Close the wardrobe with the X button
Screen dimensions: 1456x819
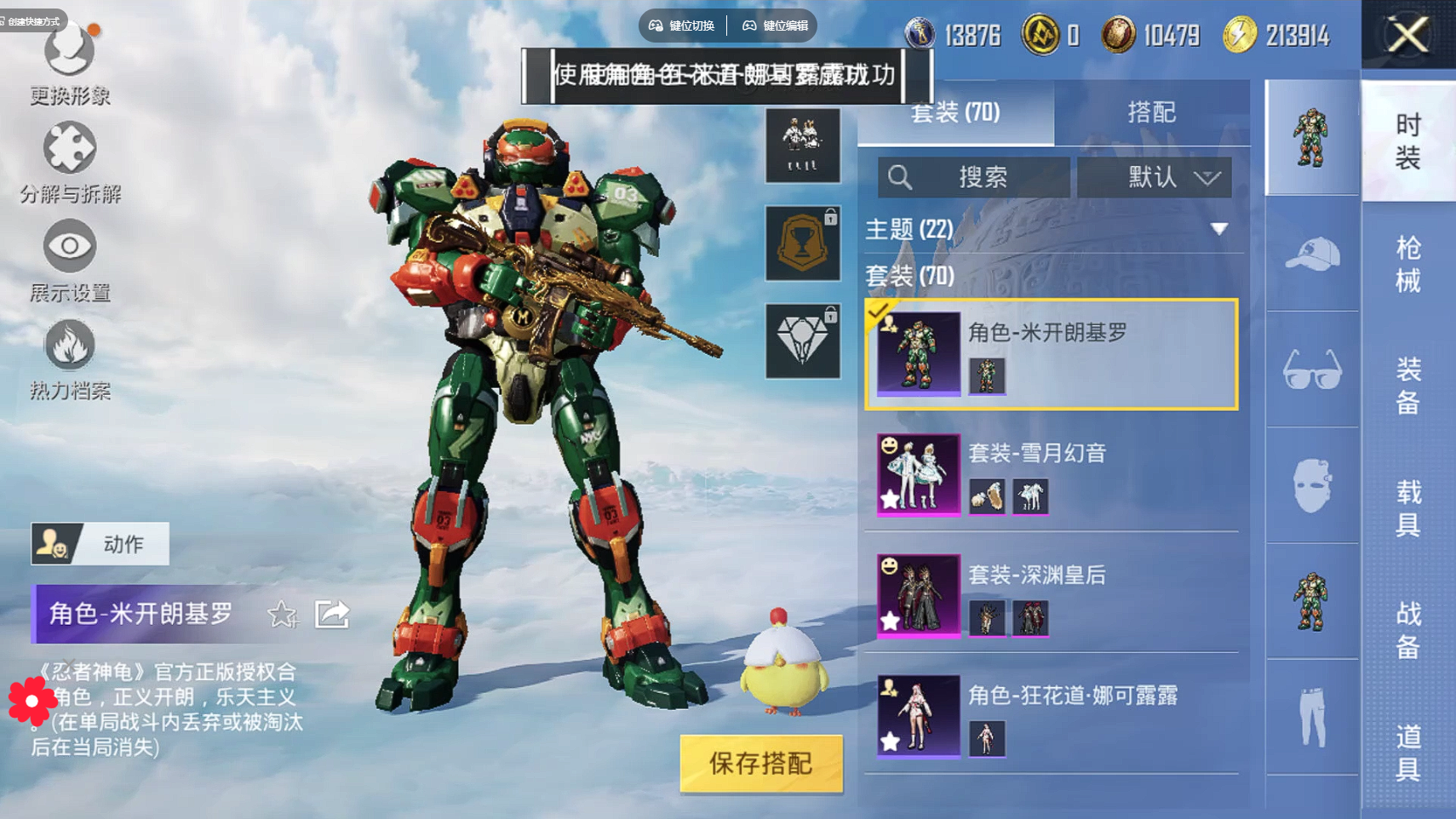(x=1408, y=35)
